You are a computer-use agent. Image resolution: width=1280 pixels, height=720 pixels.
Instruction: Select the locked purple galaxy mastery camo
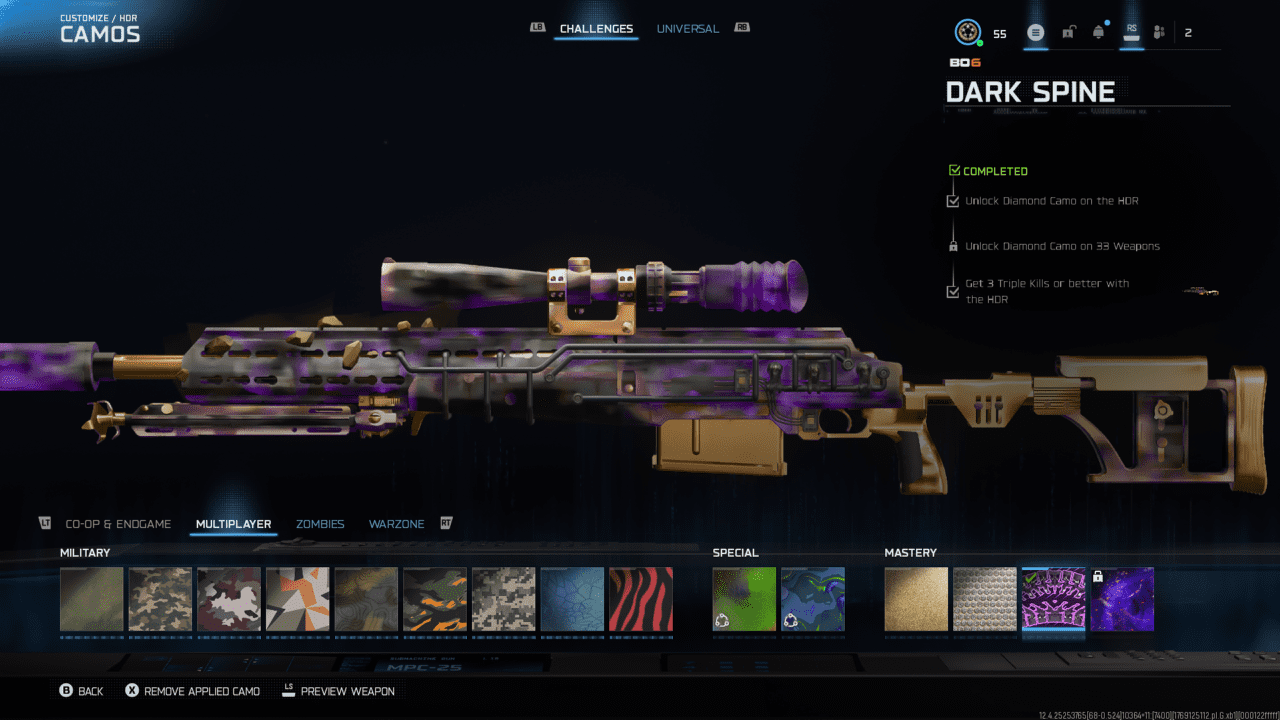tap(1122, 599)
